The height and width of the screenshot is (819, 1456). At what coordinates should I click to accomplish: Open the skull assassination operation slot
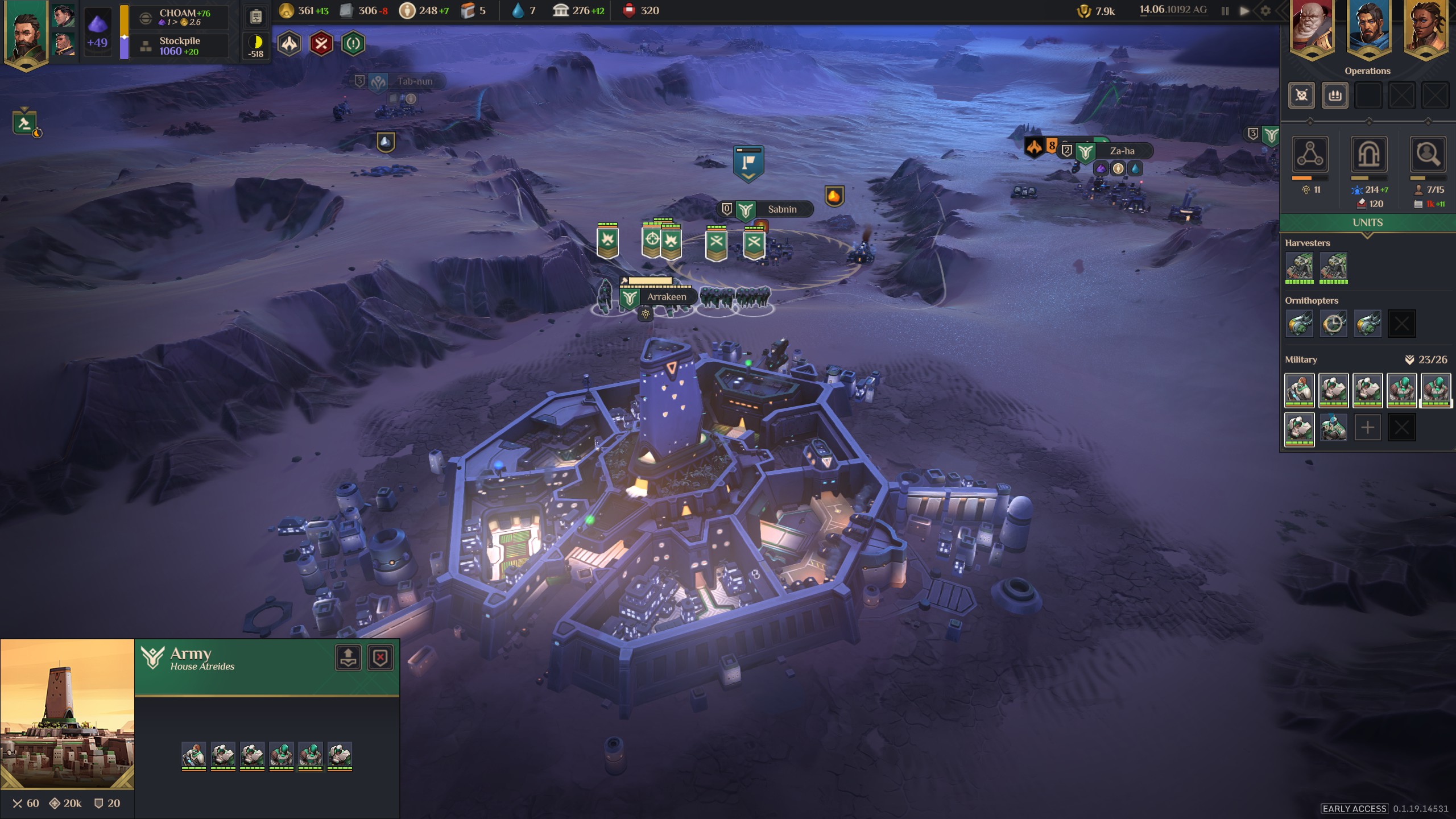[x=1301, y=95]
